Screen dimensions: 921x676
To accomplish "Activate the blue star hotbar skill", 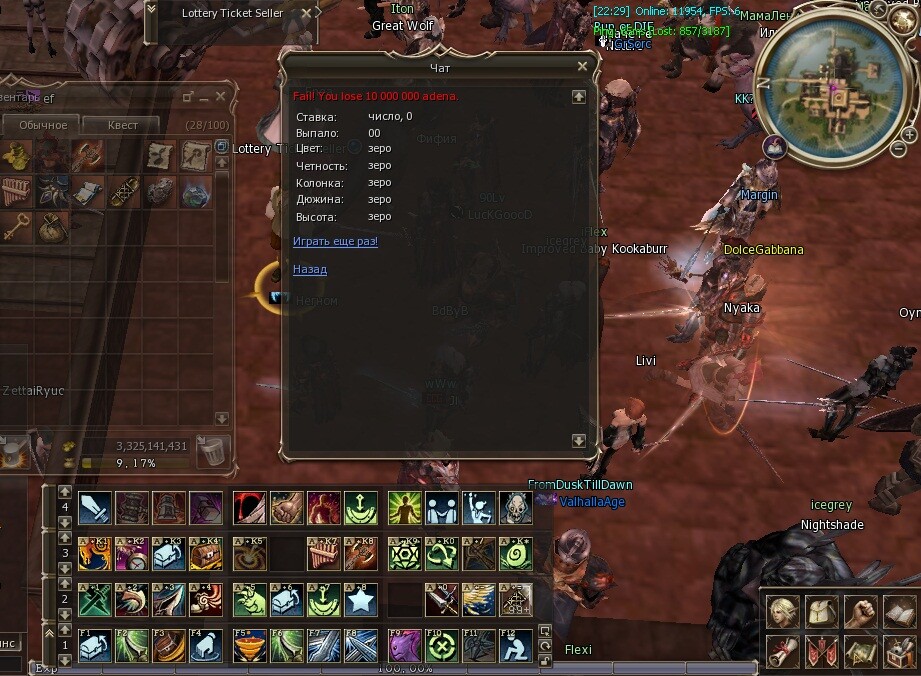I will tap(360, 599).
